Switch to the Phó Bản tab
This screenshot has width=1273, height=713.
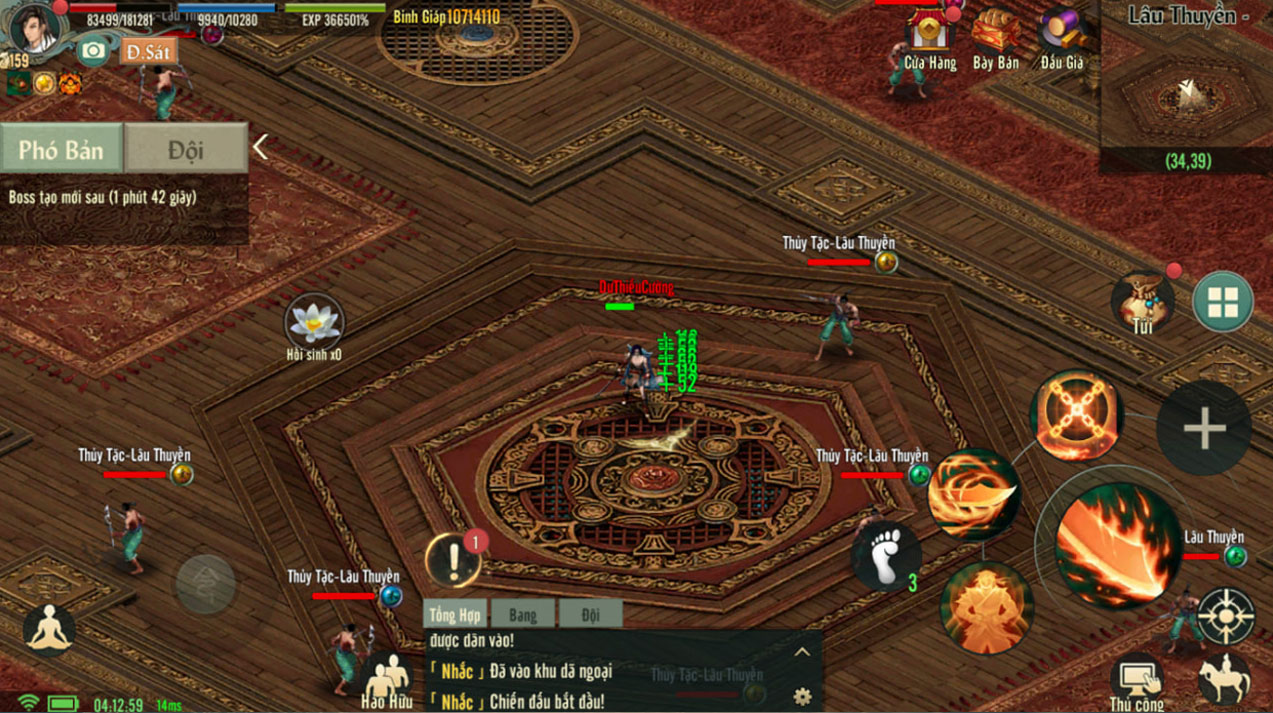pos(61,149)
